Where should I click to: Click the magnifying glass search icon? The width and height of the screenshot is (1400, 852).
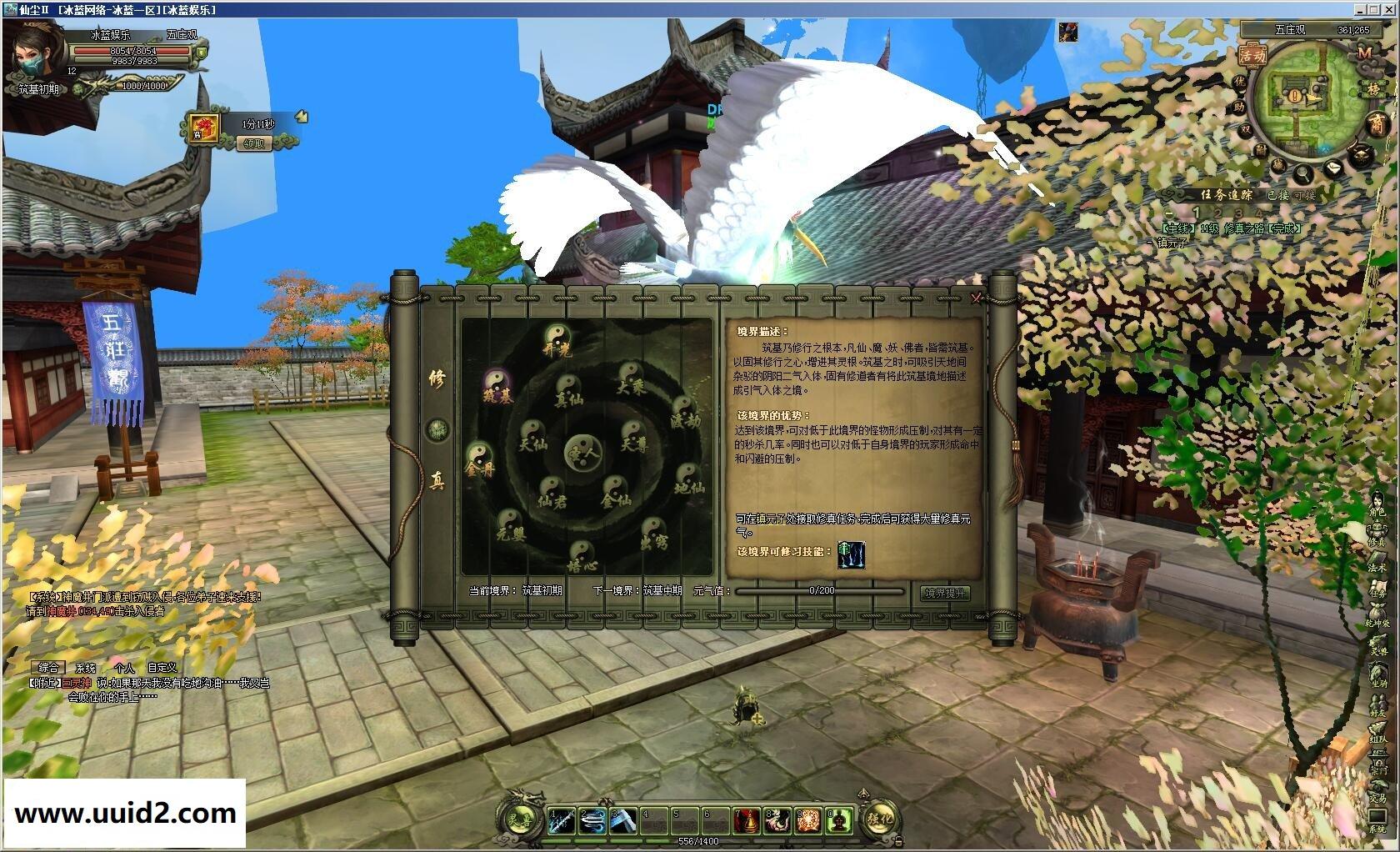click(x=1301, y=174)
